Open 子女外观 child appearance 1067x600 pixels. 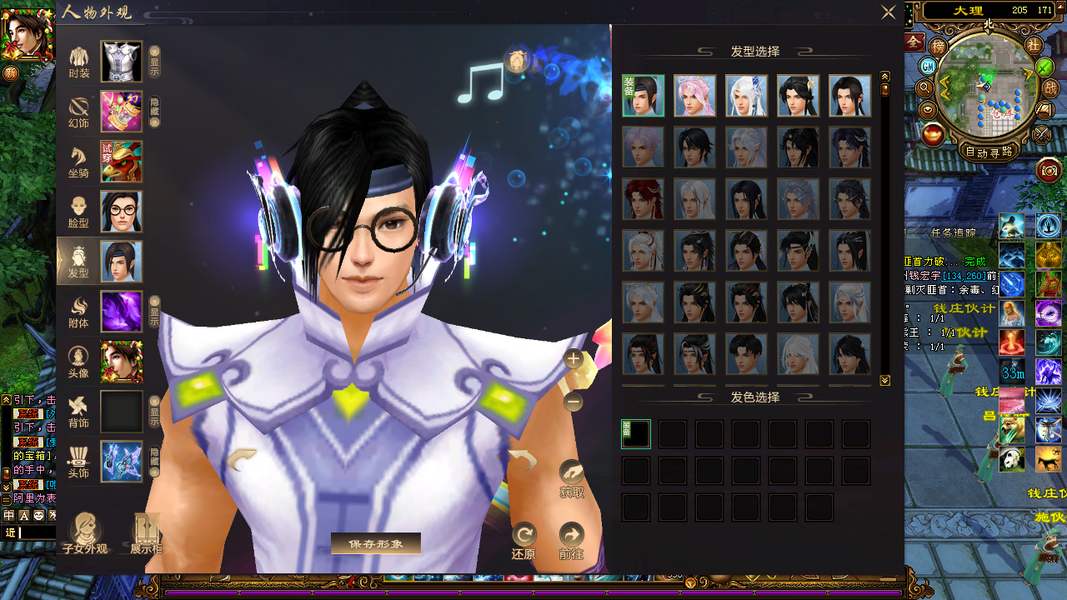[85, 534]
